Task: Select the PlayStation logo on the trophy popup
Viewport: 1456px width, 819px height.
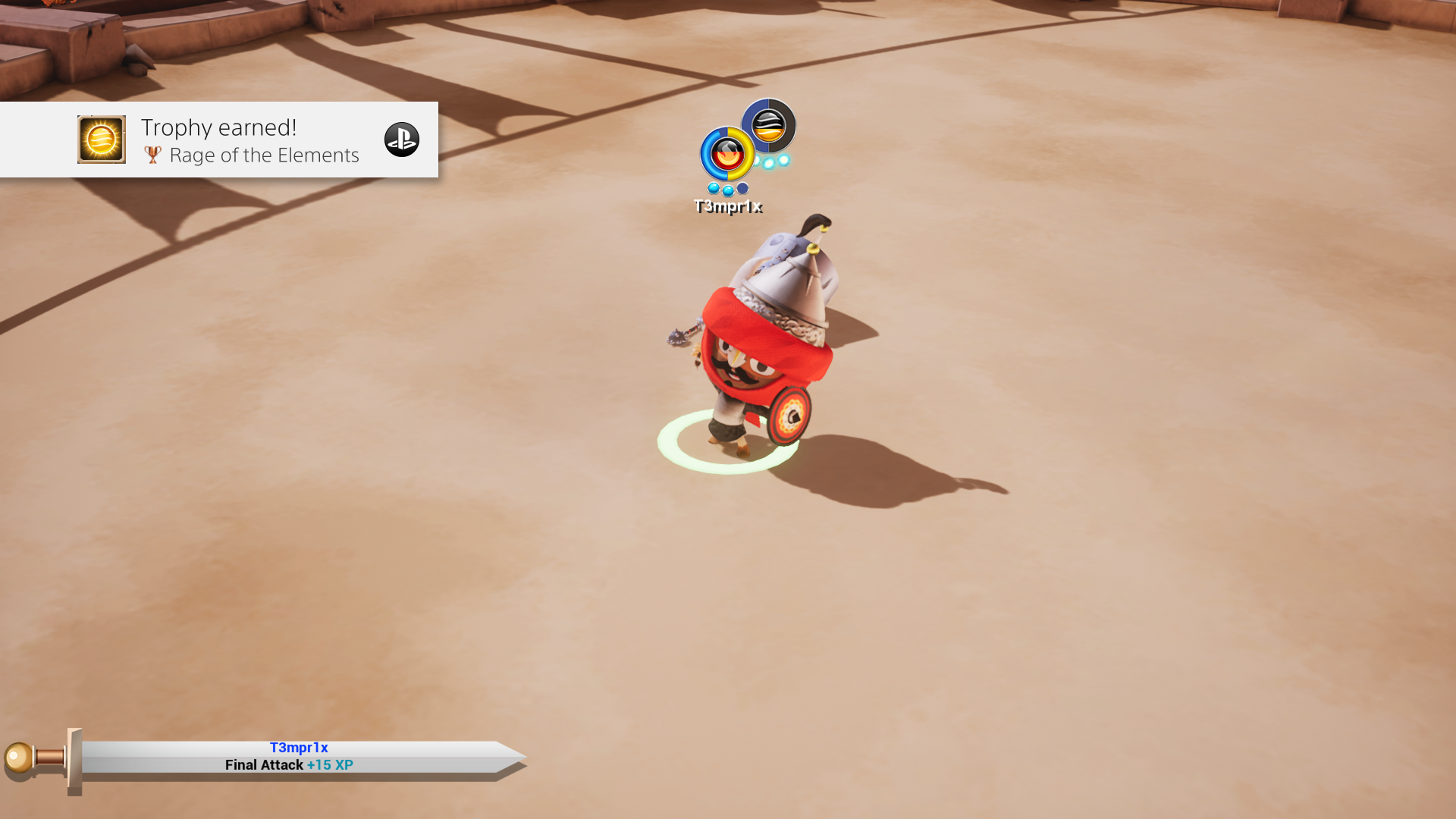Action: click(x=401, y=140)
